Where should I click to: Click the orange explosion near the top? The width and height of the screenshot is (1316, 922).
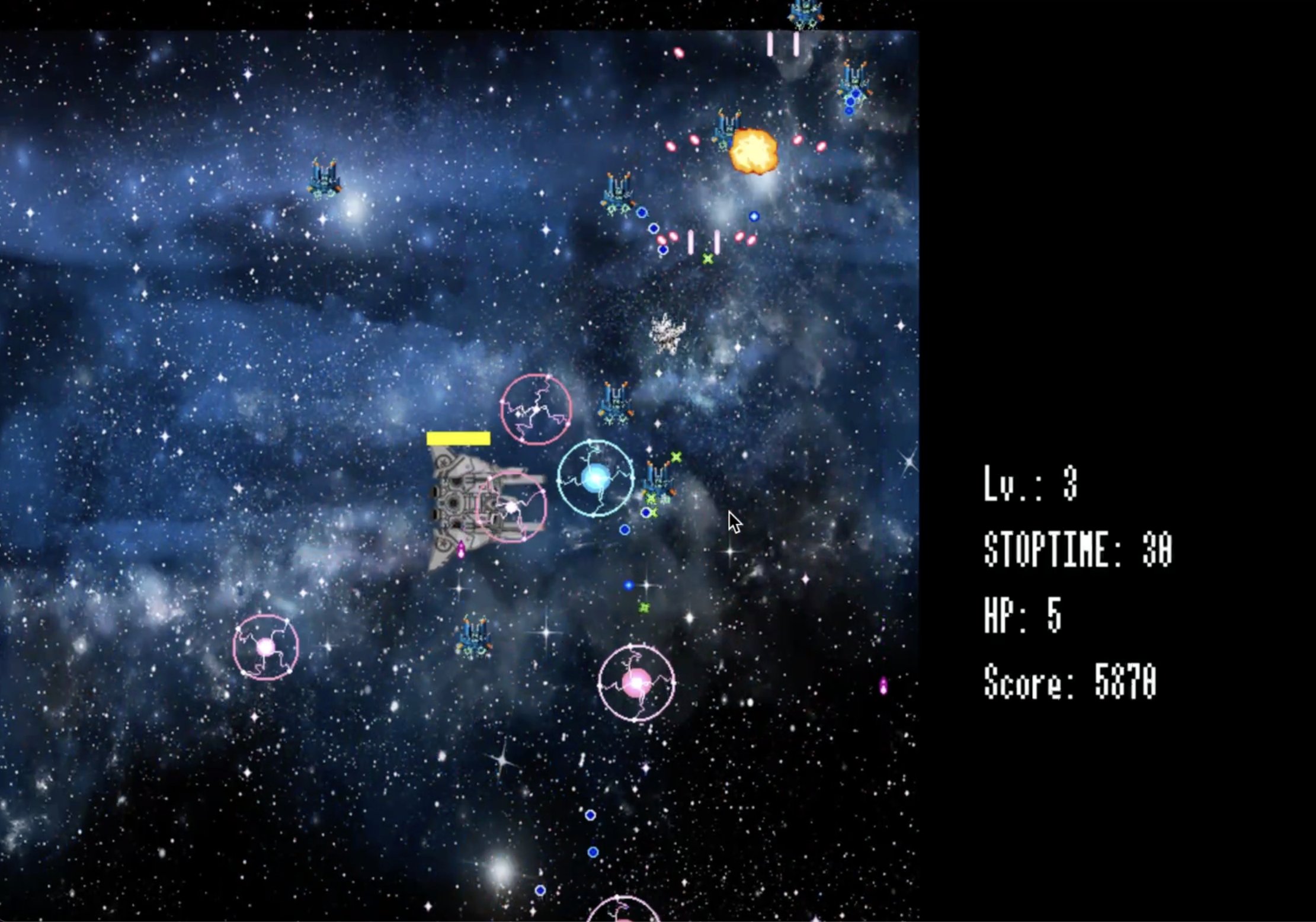[754, 151]
